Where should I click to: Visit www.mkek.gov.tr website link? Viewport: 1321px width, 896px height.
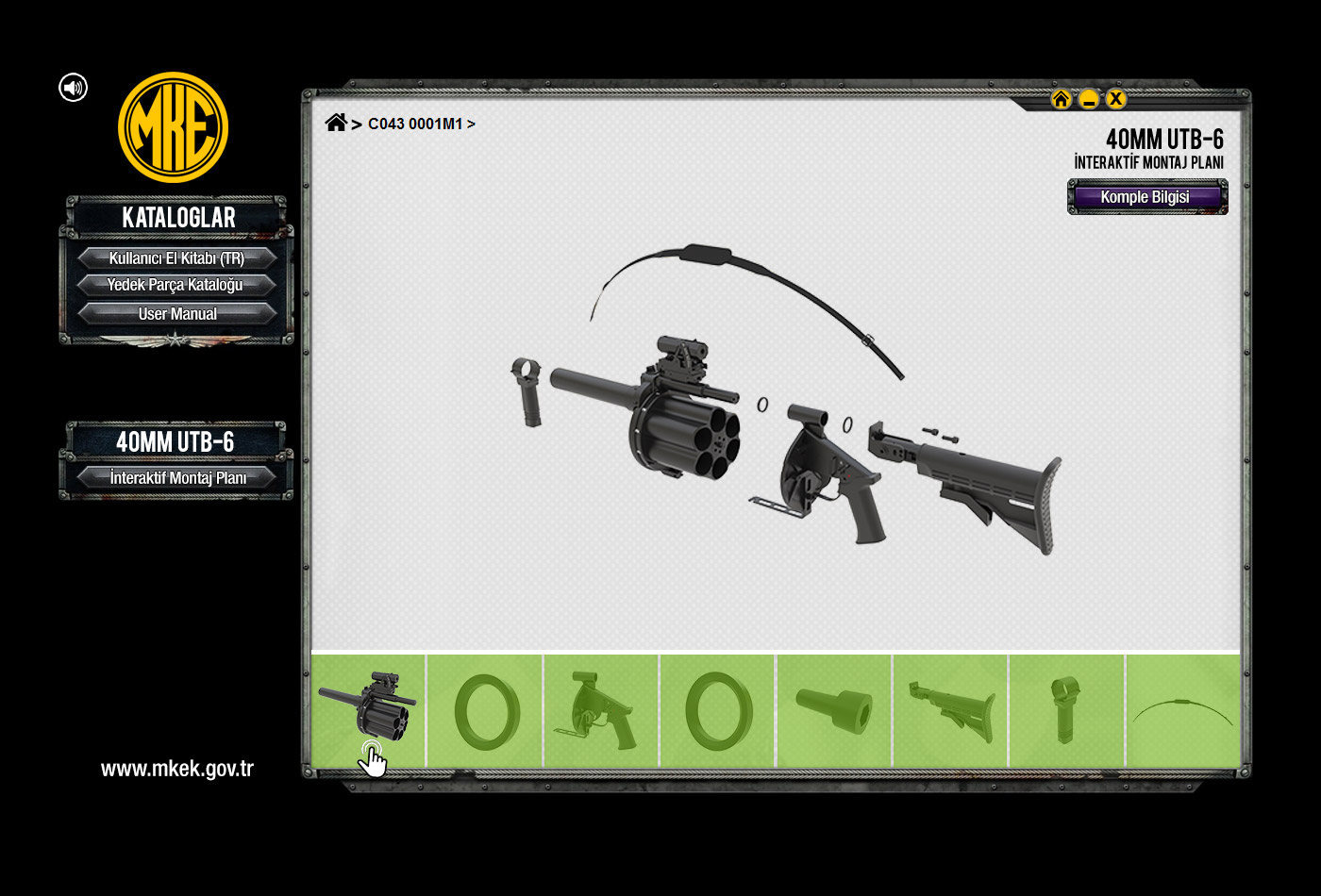[177, 769]
